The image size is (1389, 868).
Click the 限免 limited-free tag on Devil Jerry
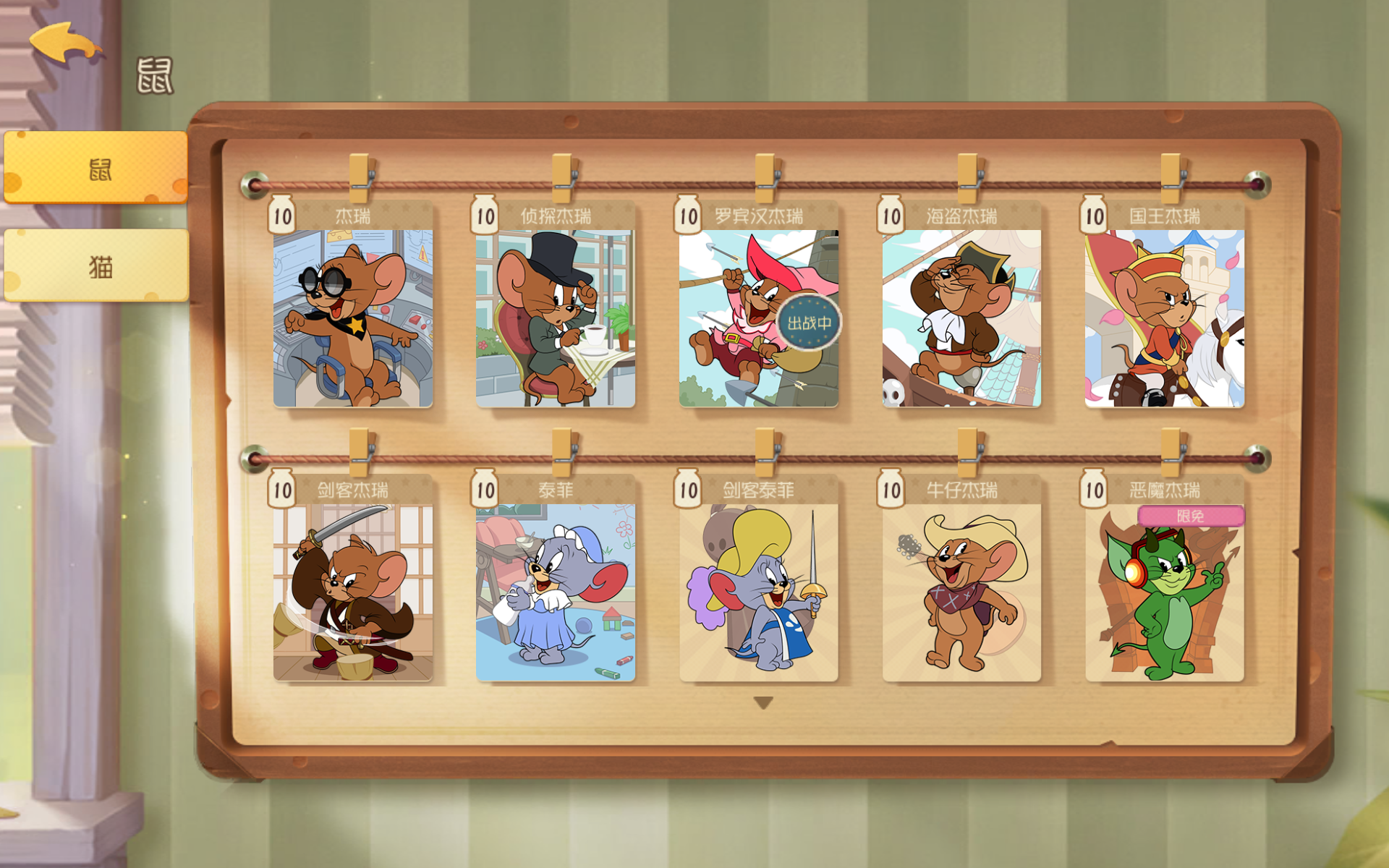pos(1192,516)
